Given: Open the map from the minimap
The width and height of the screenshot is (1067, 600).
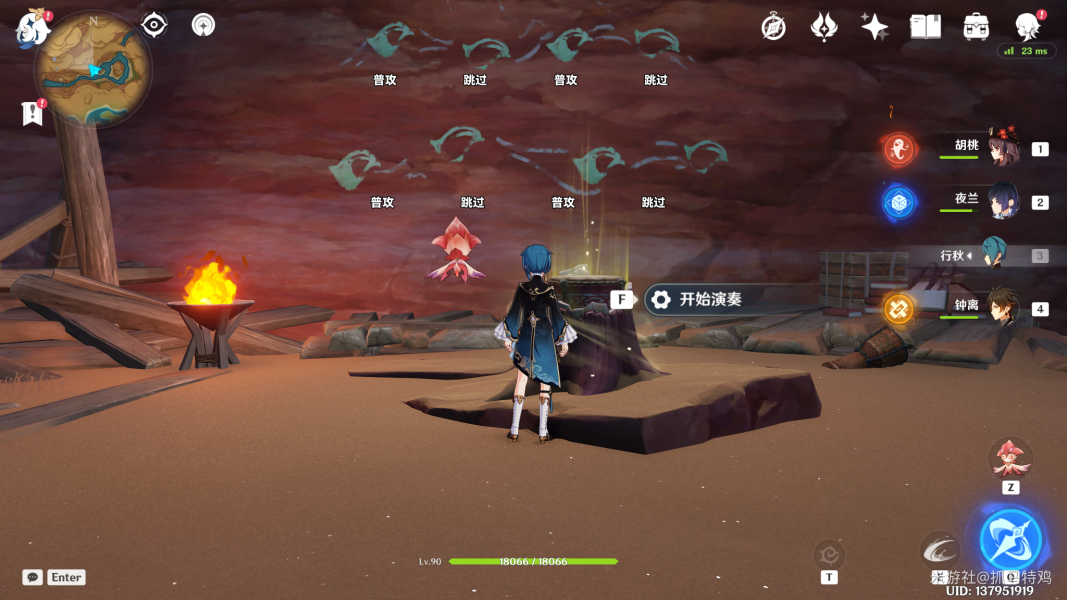Looking at the screenshot, I should pyautogui.click(x=93, y=71).
